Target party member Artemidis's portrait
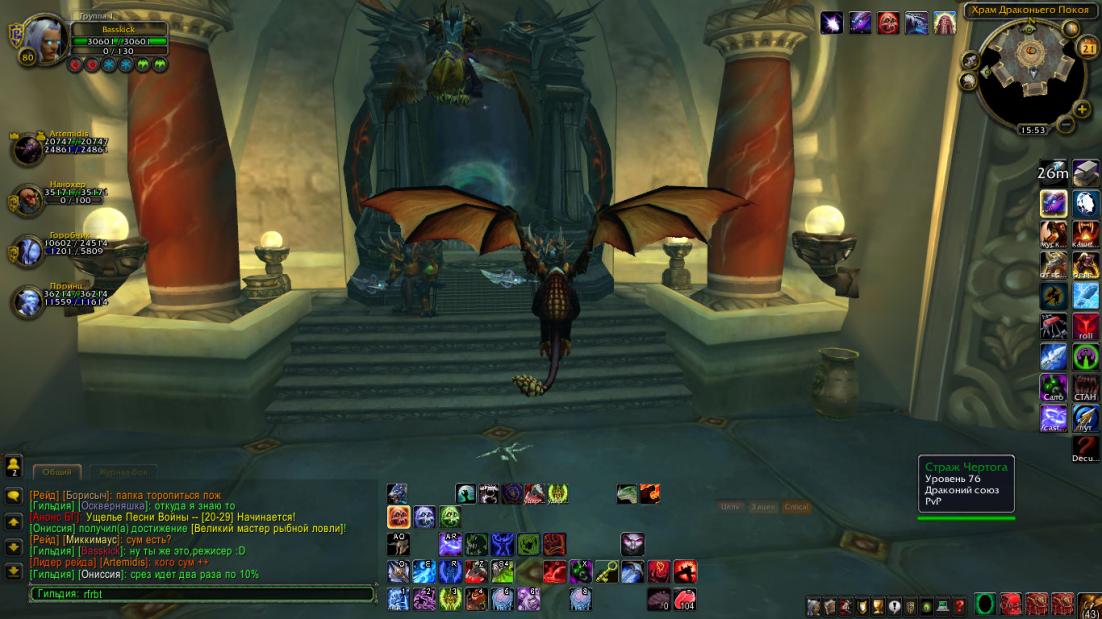Image resolution: width=1102 pixels, height=619 pixels. [x=27, y=149]
